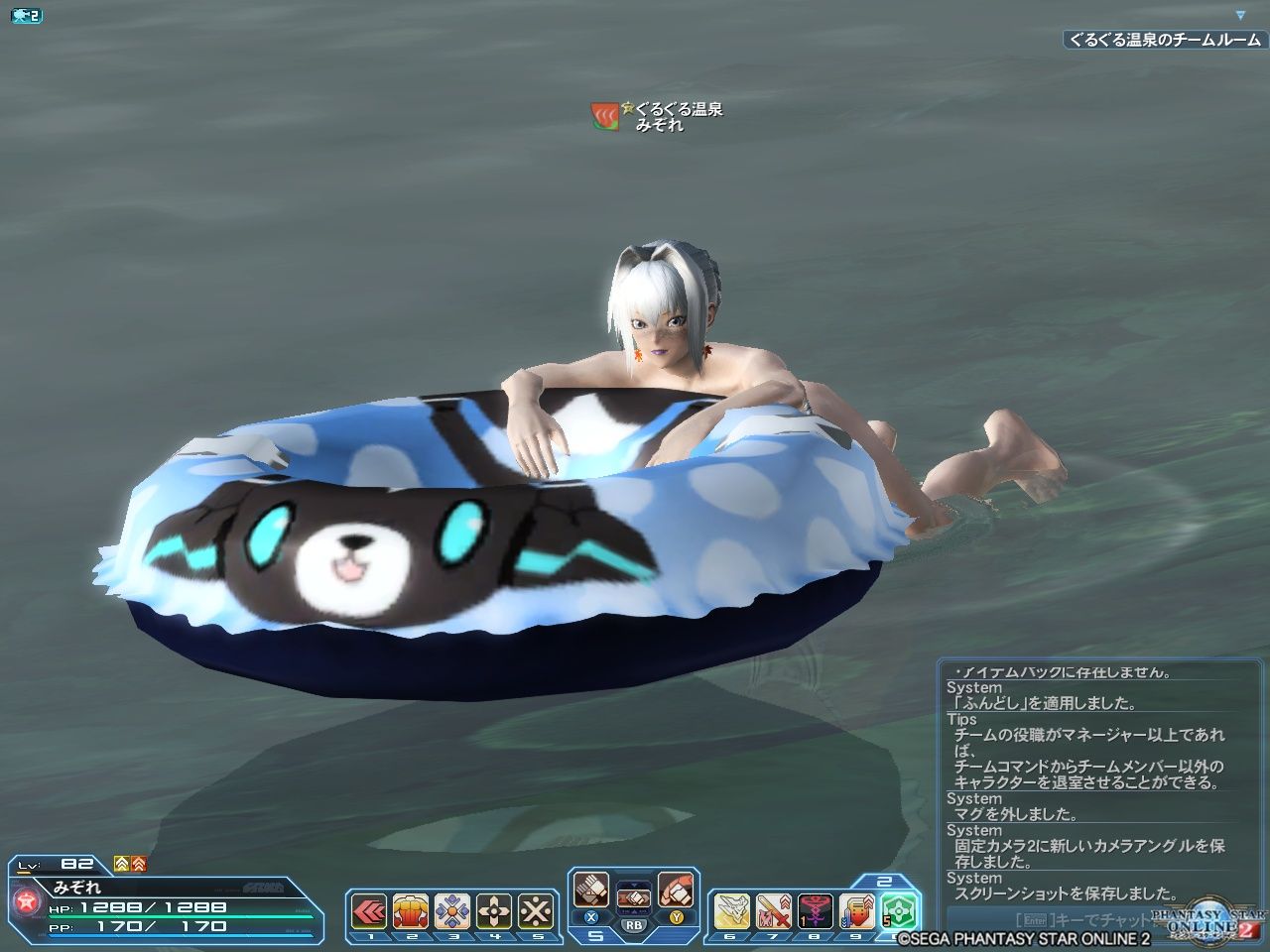Expand the weapon palette arrow above center slot
This screenshot has height=952, width=1270.
point(635,883)
